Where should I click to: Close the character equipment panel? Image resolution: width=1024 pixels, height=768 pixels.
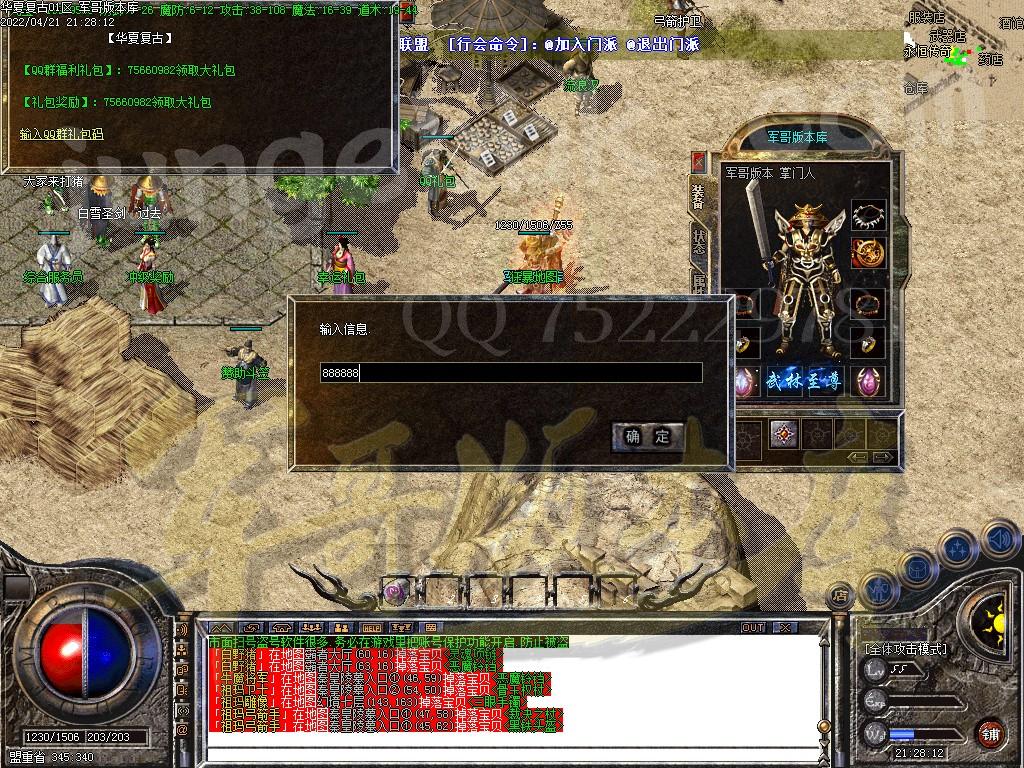(x=699, y=161)
